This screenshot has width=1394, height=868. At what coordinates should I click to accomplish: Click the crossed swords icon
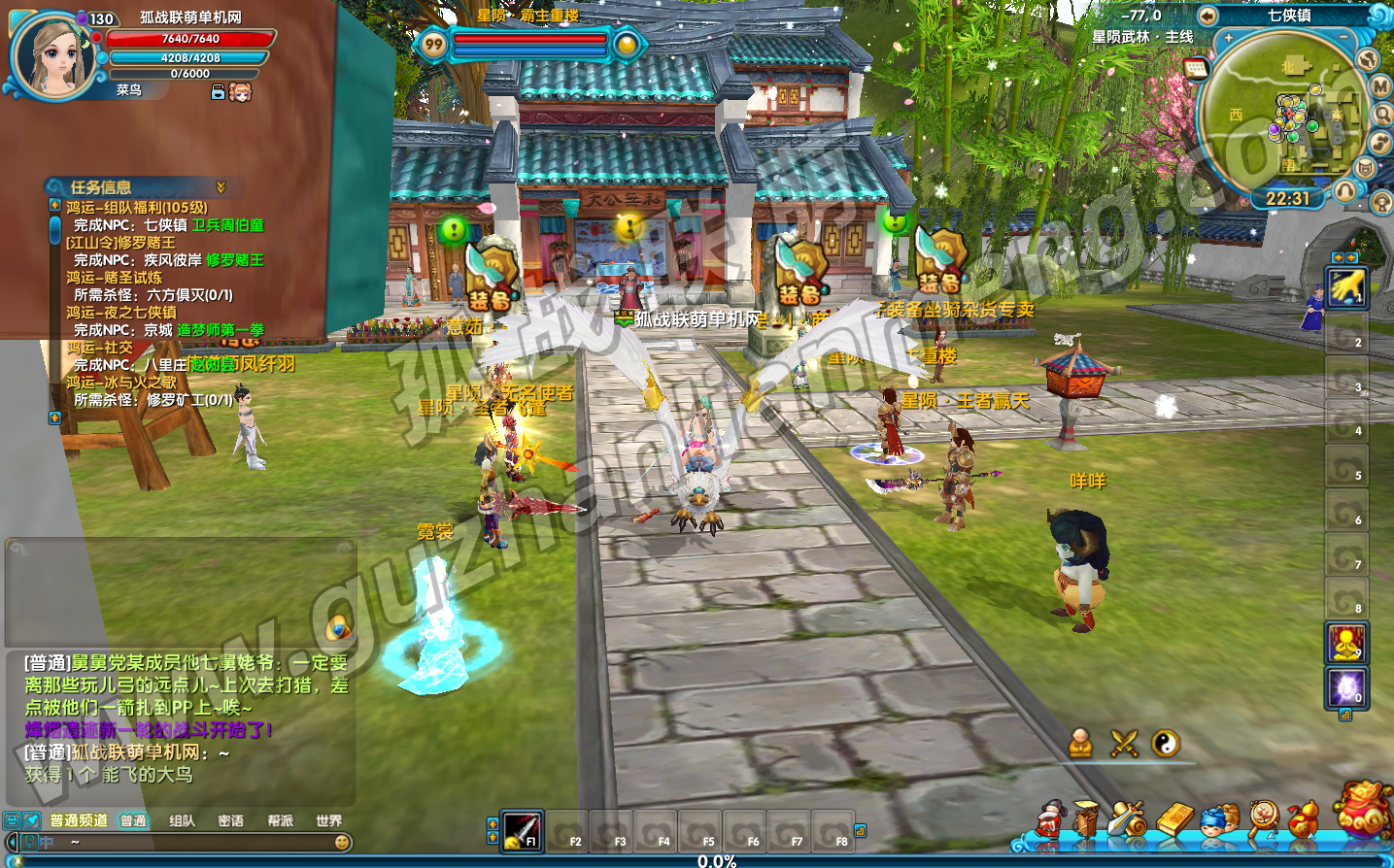1124,744
